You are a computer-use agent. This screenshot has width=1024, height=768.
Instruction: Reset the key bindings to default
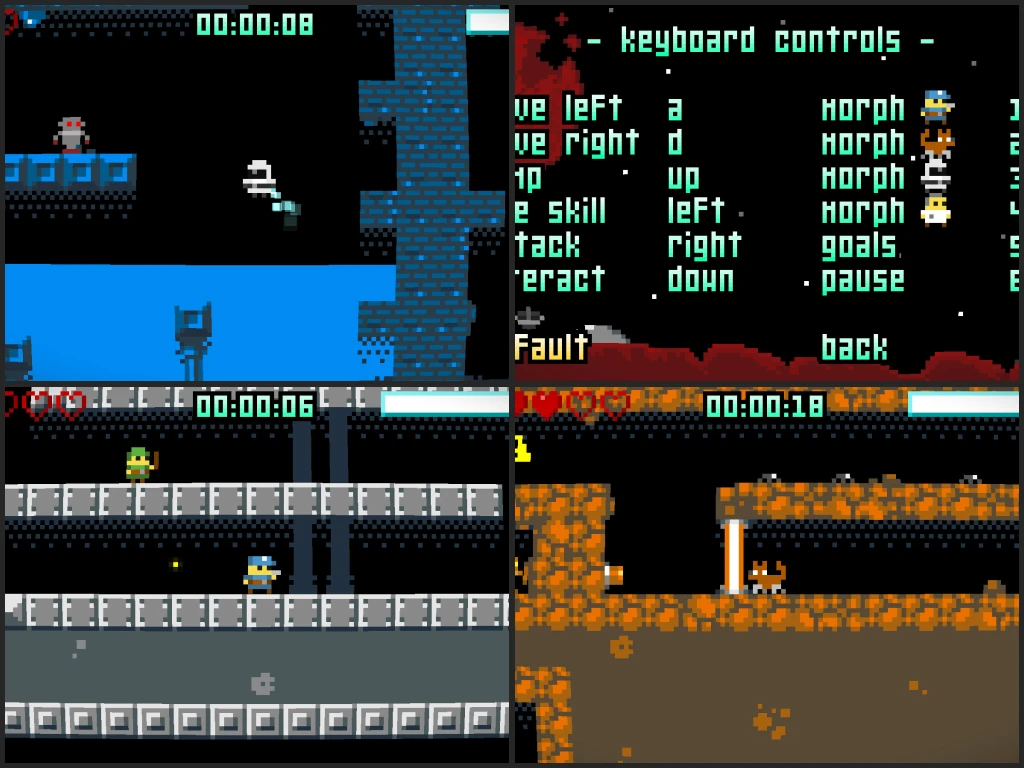(552, 348)
